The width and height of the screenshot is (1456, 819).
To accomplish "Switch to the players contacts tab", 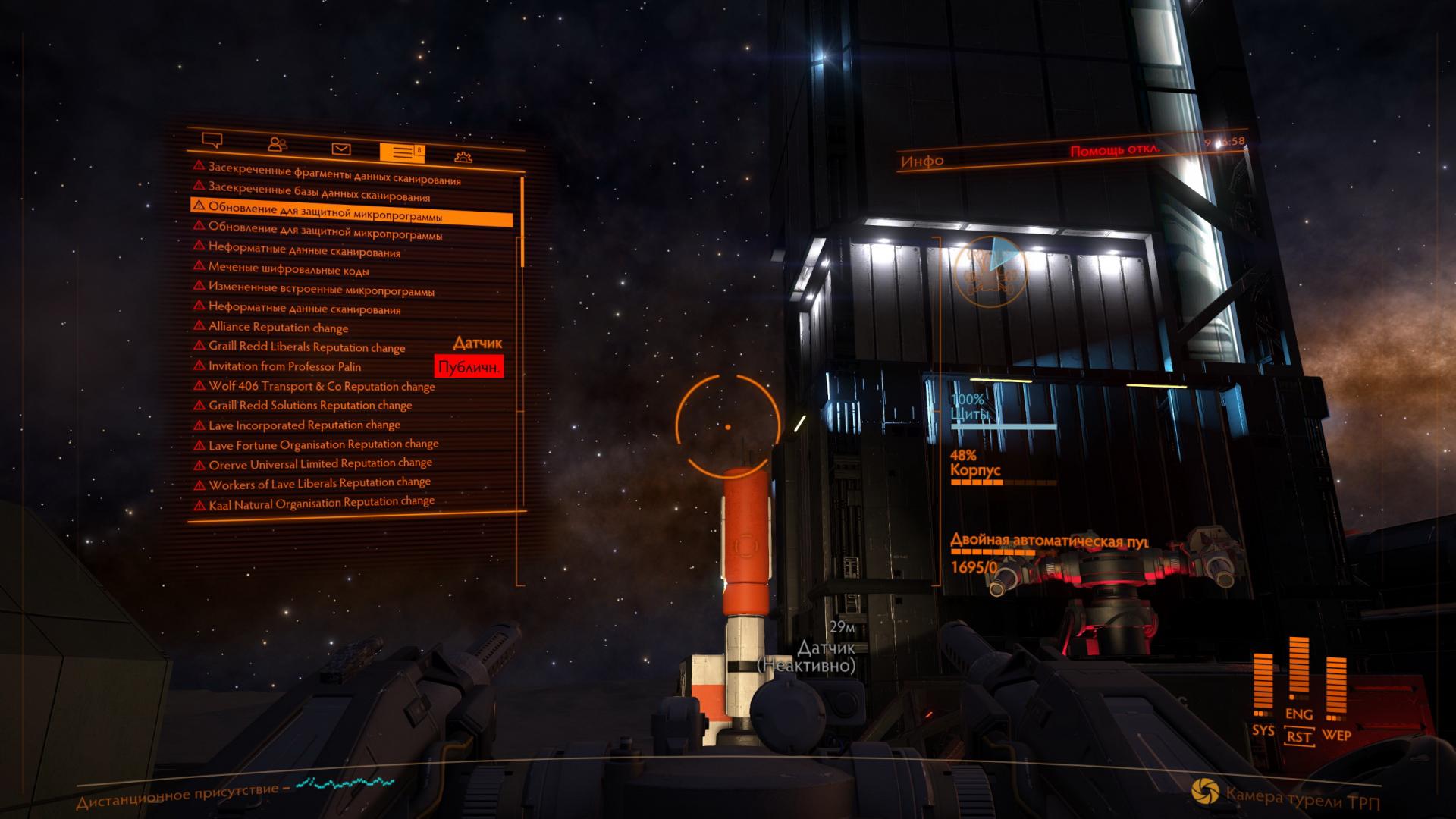I will [x=278, y=144].
